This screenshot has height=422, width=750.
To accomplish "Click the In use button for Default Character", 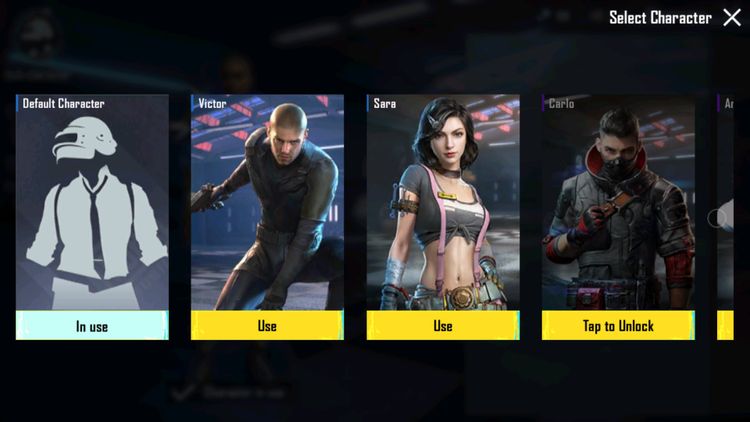I will (x=92, y=325).
